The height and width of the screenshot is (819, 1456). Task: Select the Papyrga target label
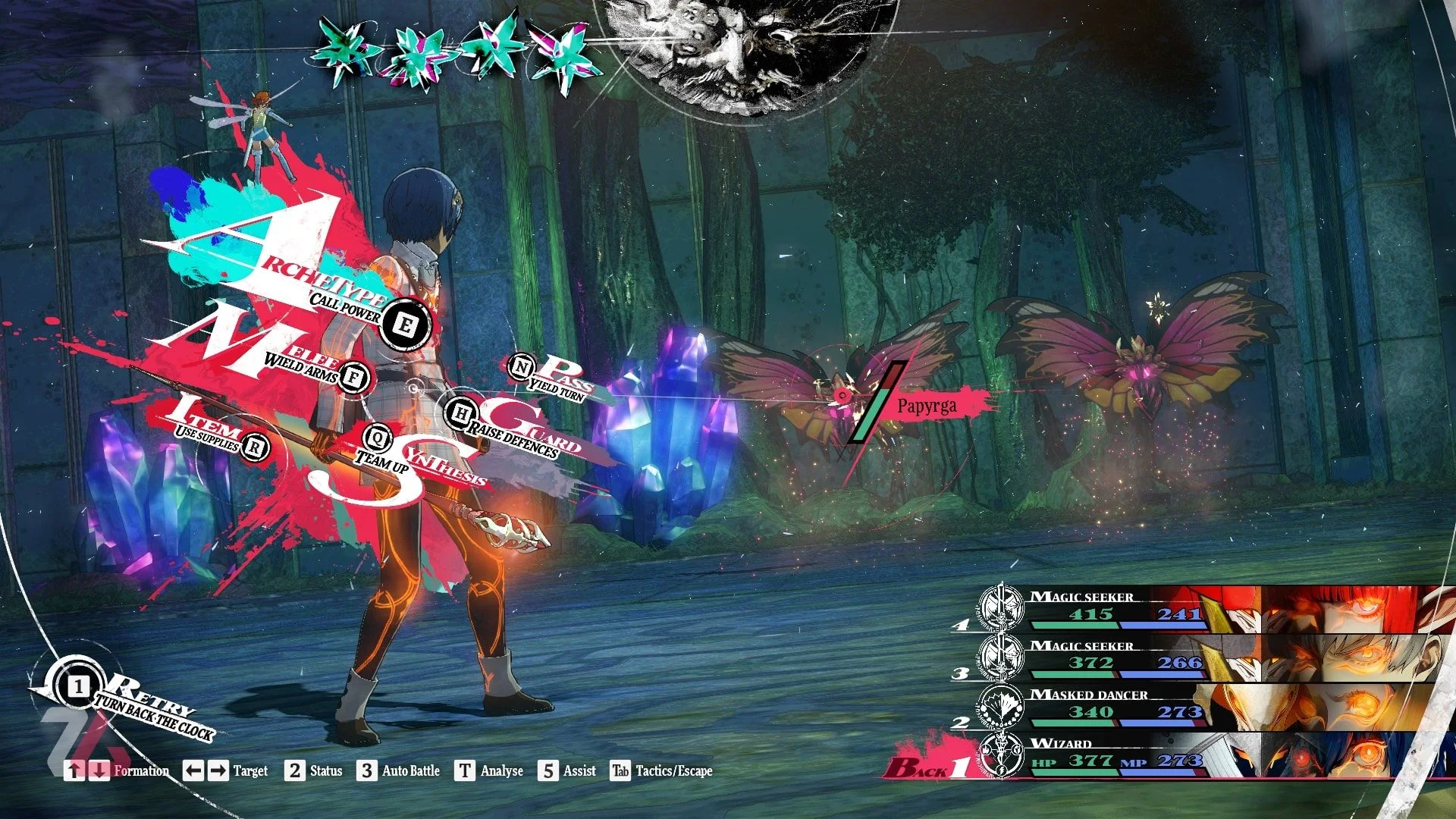click(927, 406)
